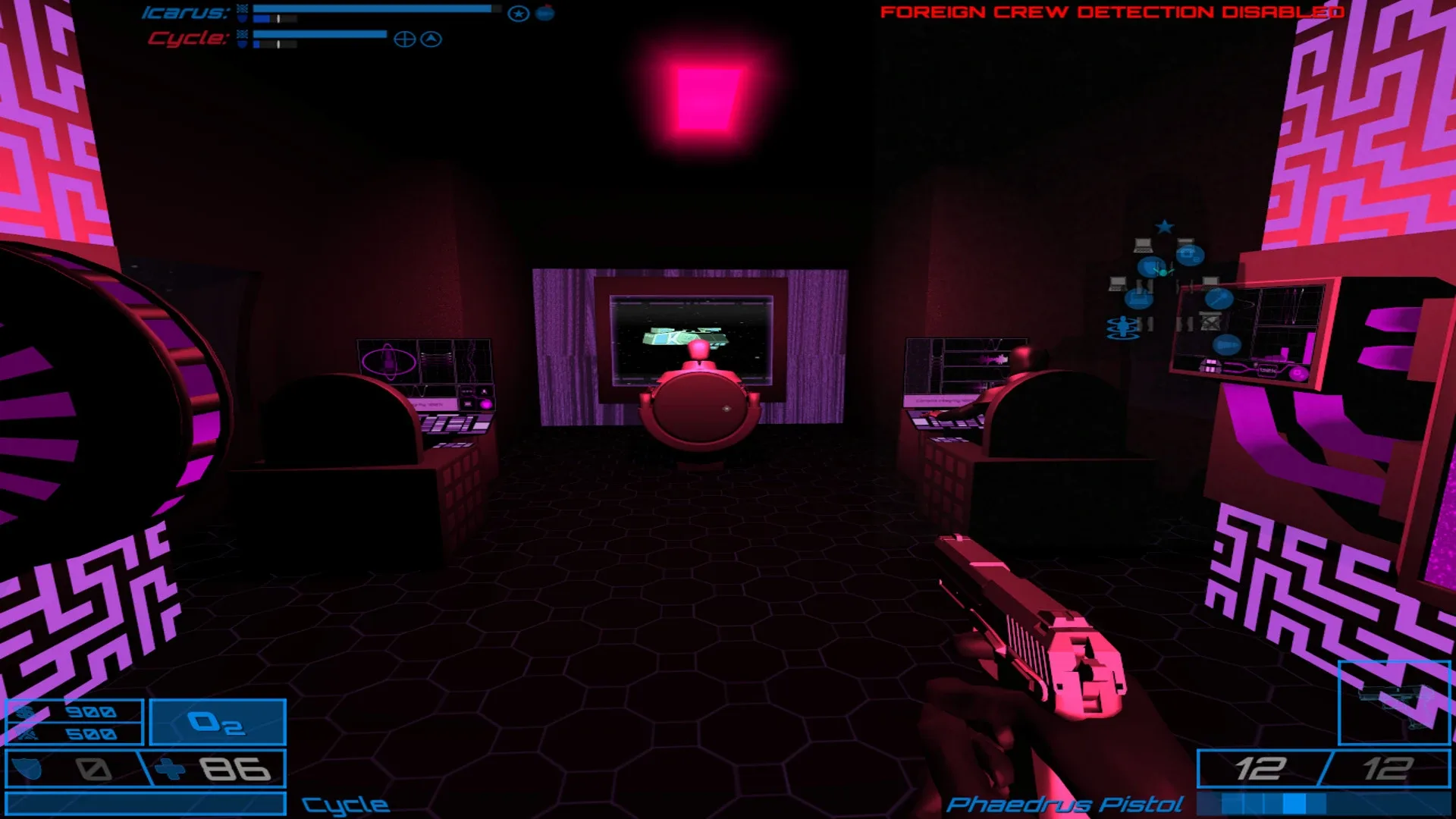Viewport: 1456px width, 819px height.
Task: Select the shield icon on Icarus's status row
Action: point(243,19)
